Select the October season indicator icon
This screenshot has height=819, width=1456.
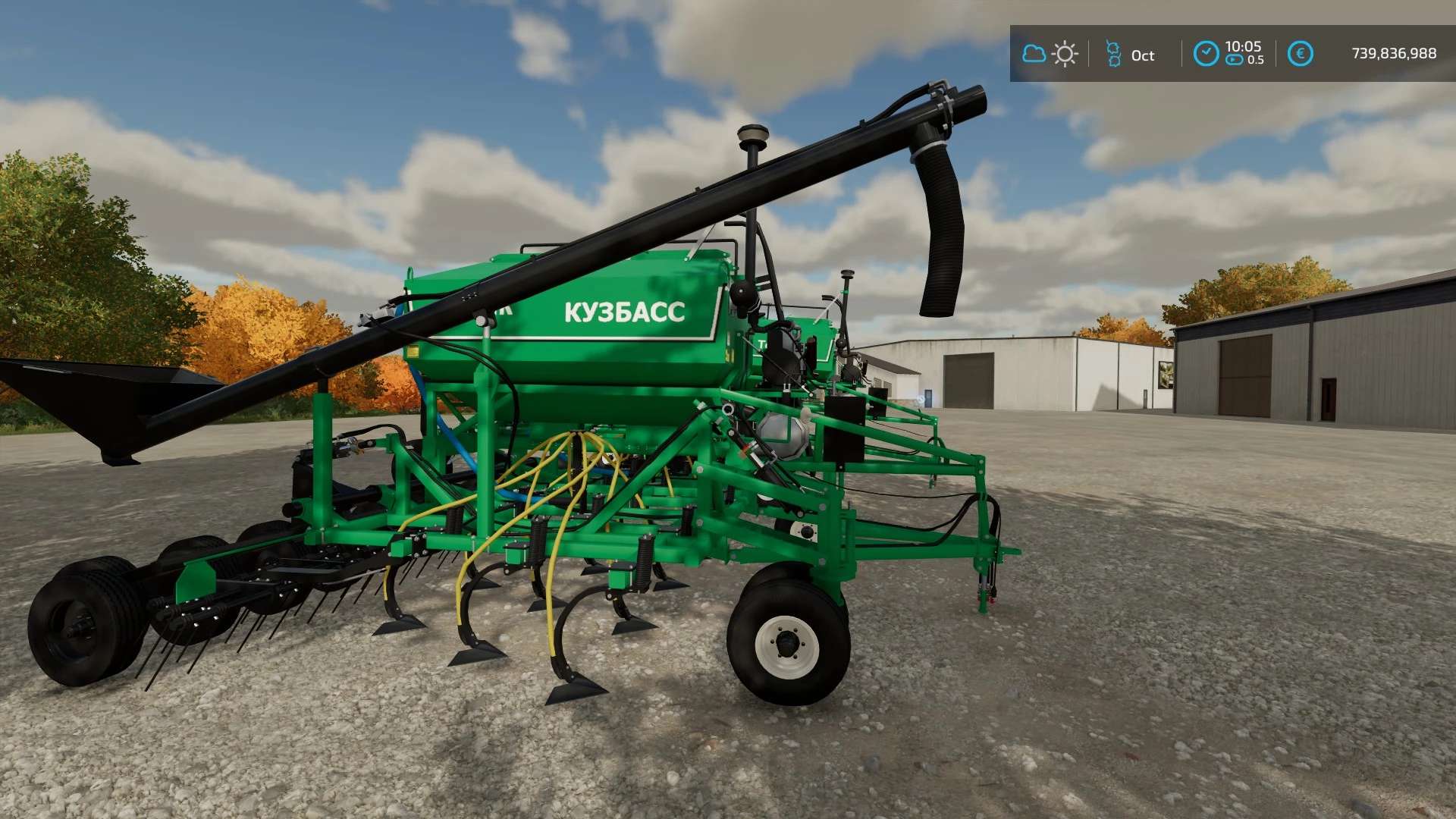(1113, 54)
